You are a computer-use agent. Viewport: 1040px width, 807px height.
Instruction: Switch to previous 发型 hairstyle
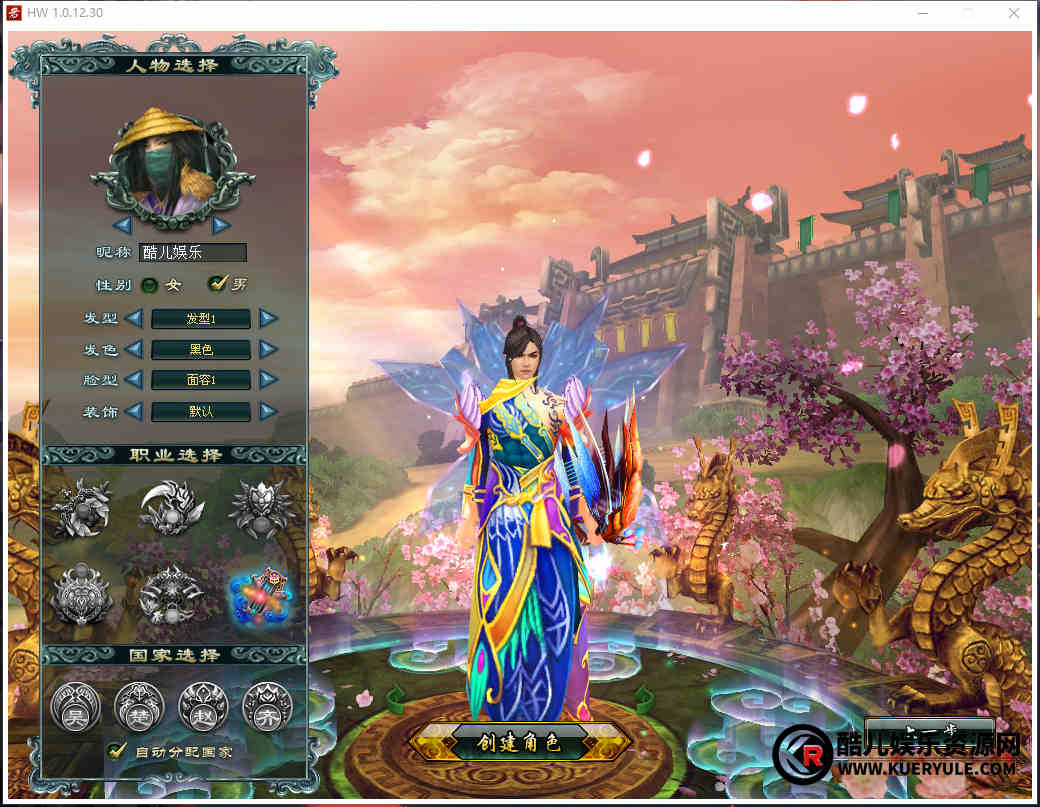[x=134, y=319]
